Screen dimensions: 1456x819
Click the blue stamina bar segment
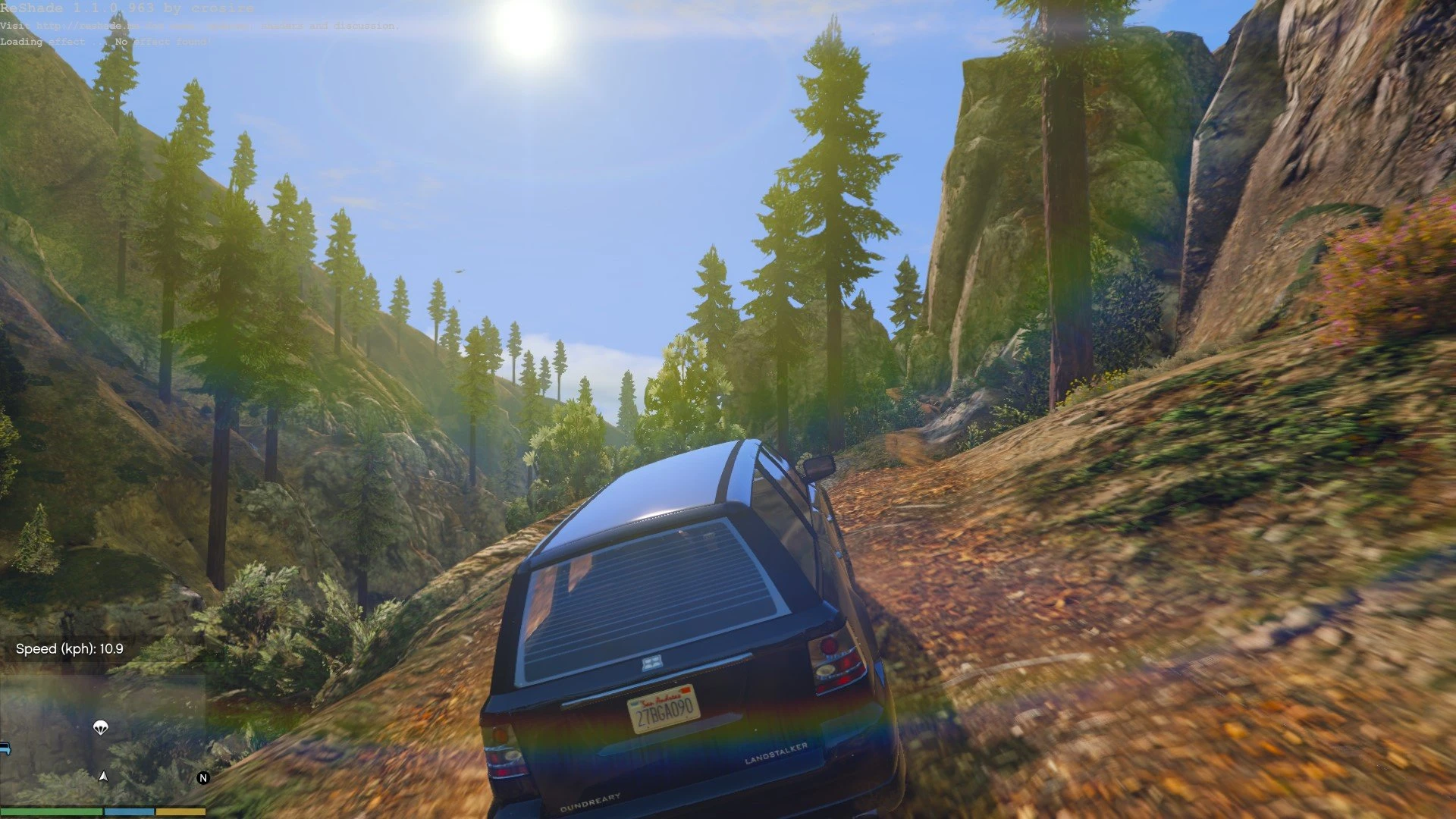tap(129, 811)
